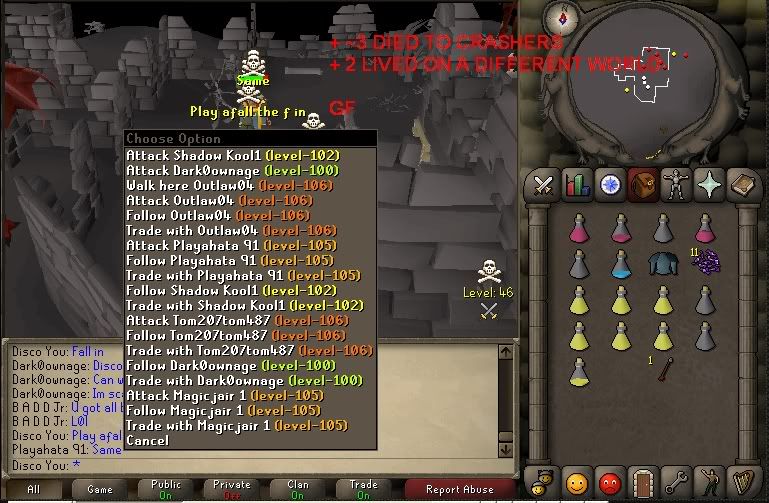Viewport: 769px width, 503px height.
Task: Open the Logout door tab
Action: point(642,481)
